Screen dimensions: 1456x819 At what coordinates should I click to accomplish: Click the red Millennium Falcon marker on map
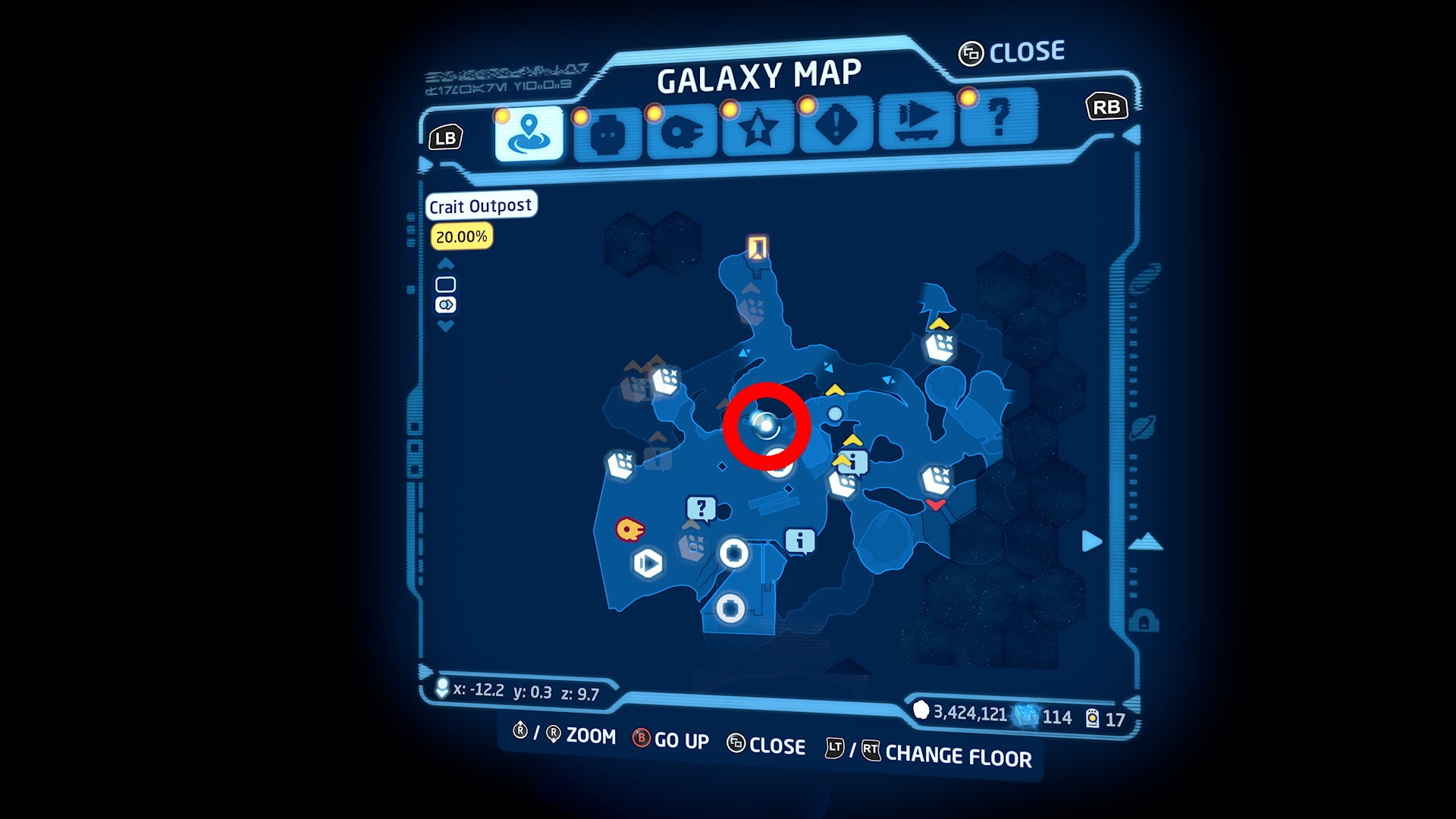[629, 529]
